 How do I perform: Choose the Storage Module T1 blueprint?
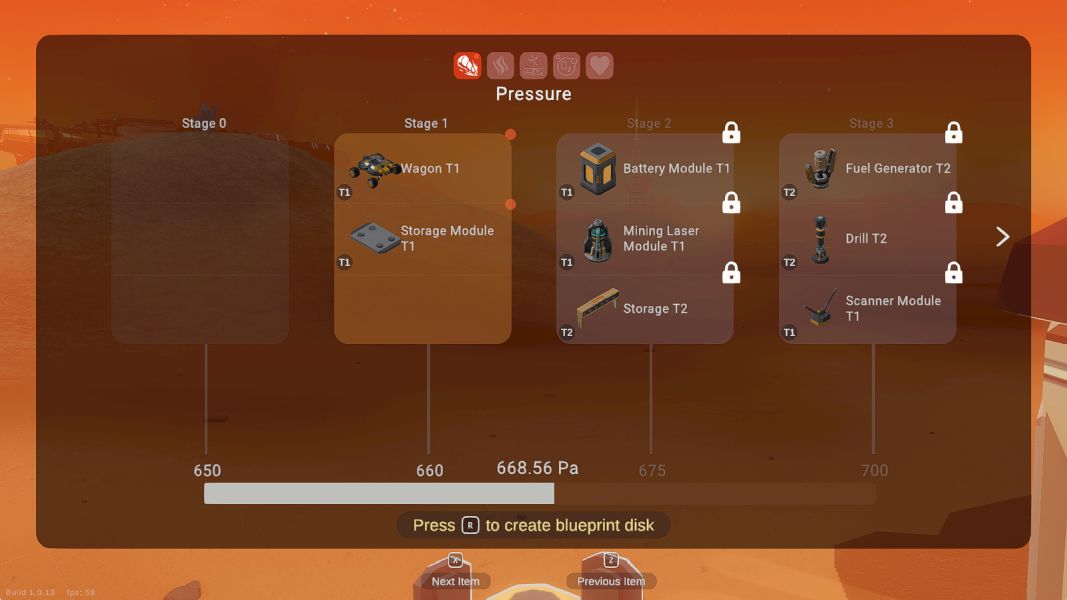[x=422, y=239]
